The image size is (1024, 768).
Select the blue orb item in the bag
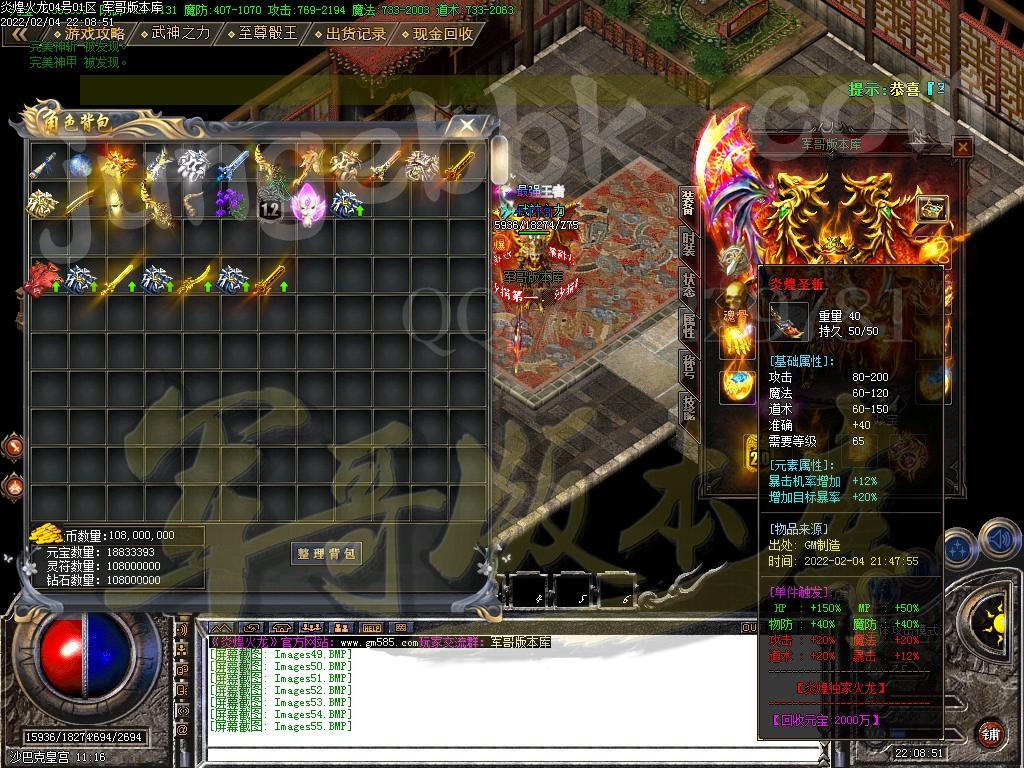point(82,164)
